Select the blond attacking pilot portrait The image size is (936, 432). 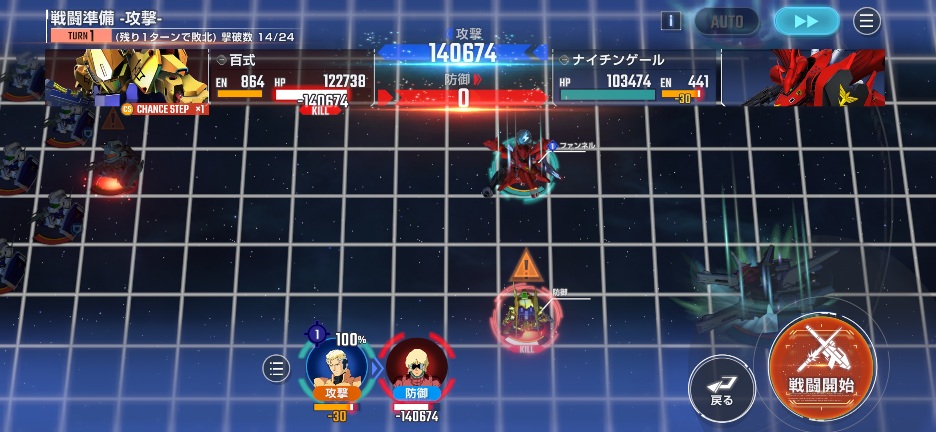coord(336,366)
